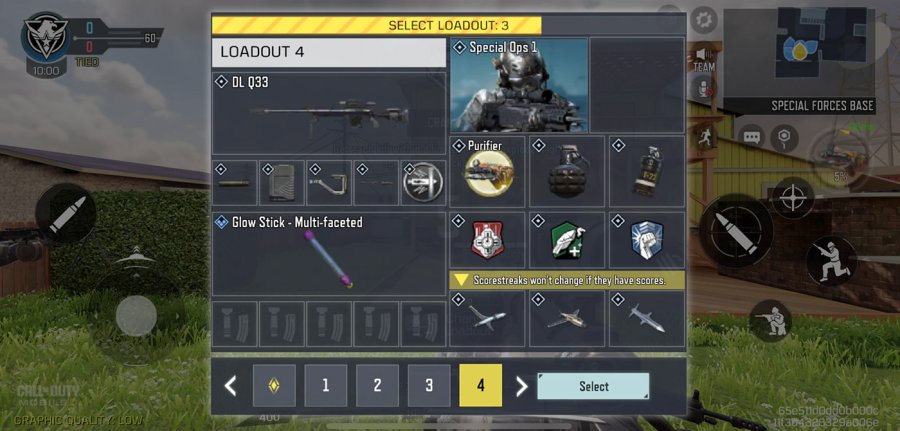
Task: Switch to loadout tab 2
Action: point(377,385)
